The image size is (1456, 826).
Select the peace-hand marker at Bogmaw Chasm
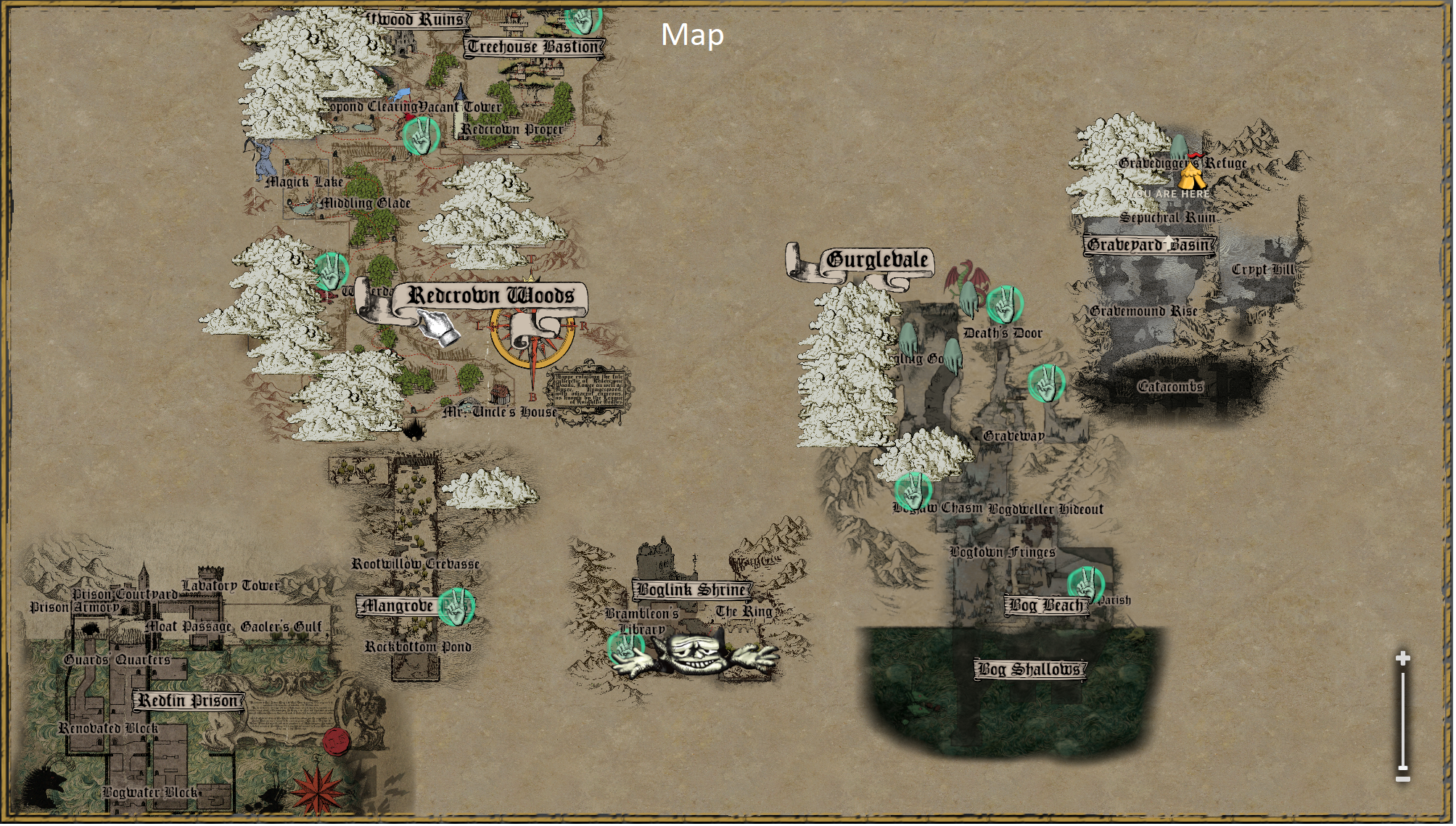pos(913,491)
